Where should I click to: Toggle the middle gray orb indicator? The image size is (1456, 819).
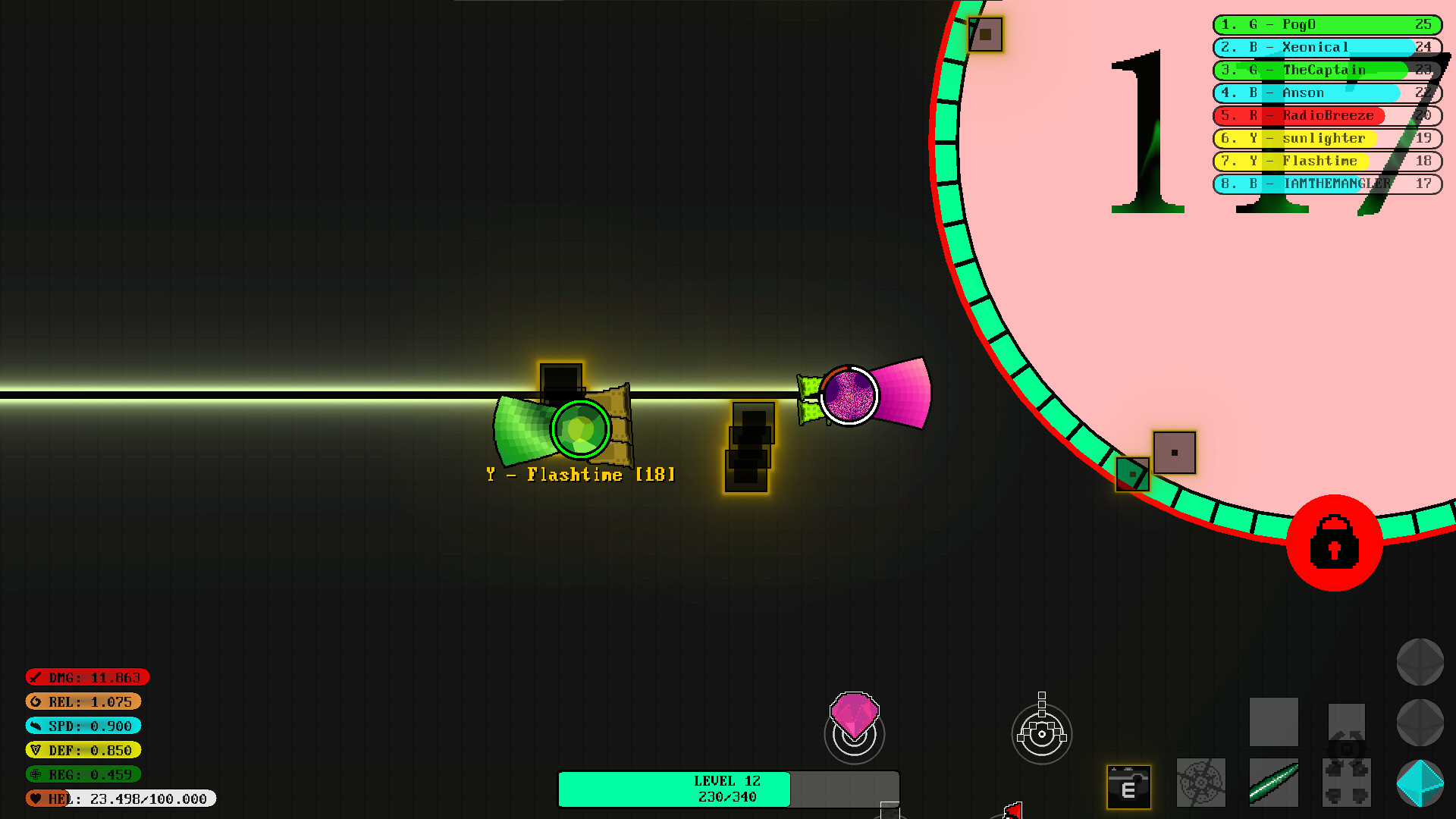[x=1421, y=723]
